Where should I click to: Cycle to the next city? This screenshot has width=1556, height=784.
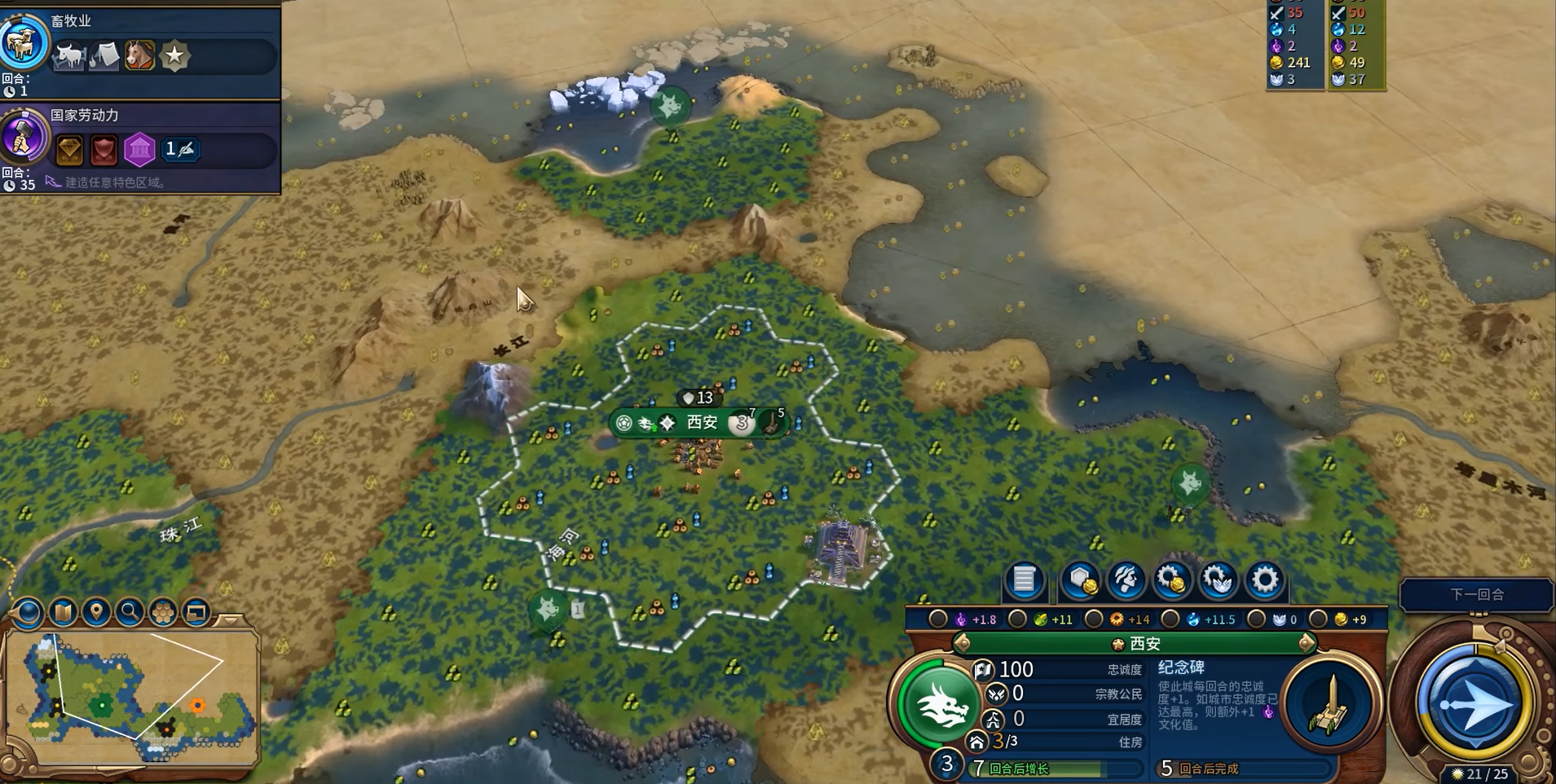(1307, 644)
